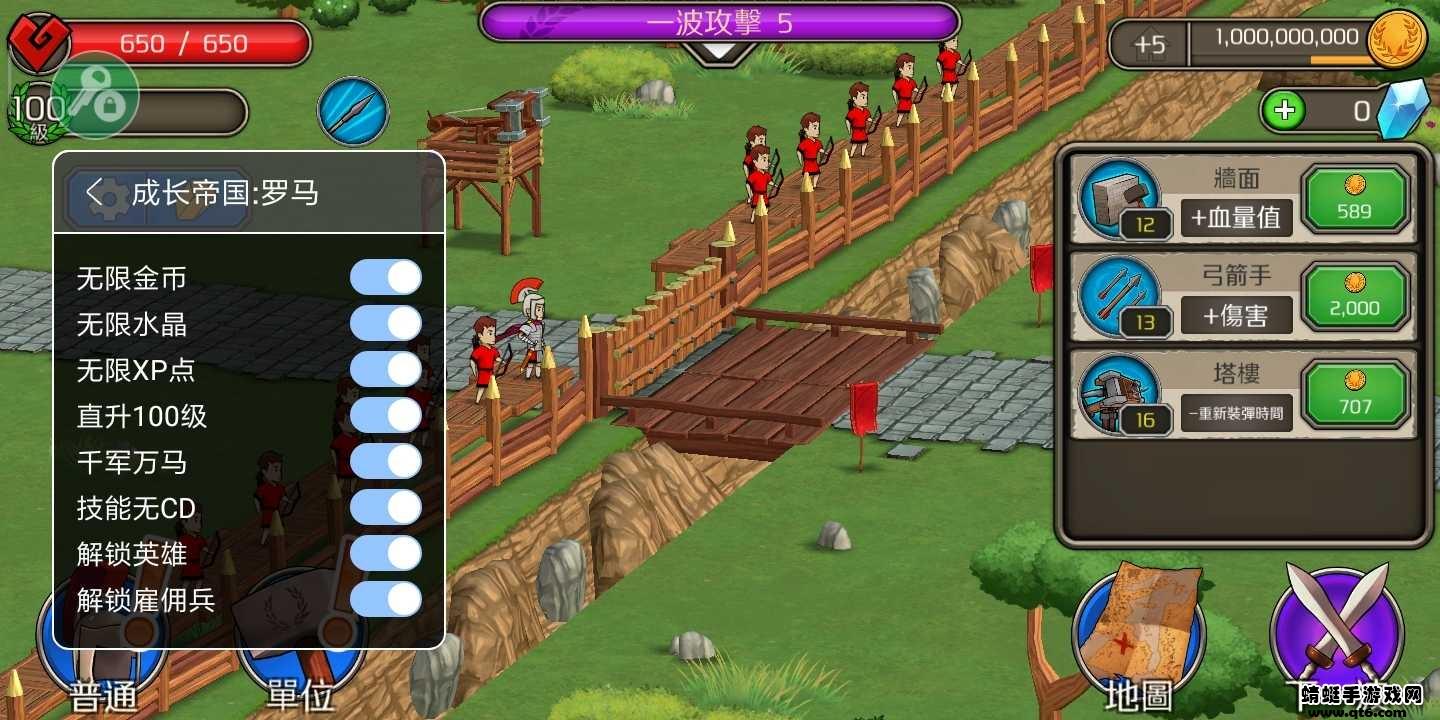This screenshot has height=720, width=1440.
Task: Switch off the 解锁雇佣兵 toggle
Action: (385, 599)
